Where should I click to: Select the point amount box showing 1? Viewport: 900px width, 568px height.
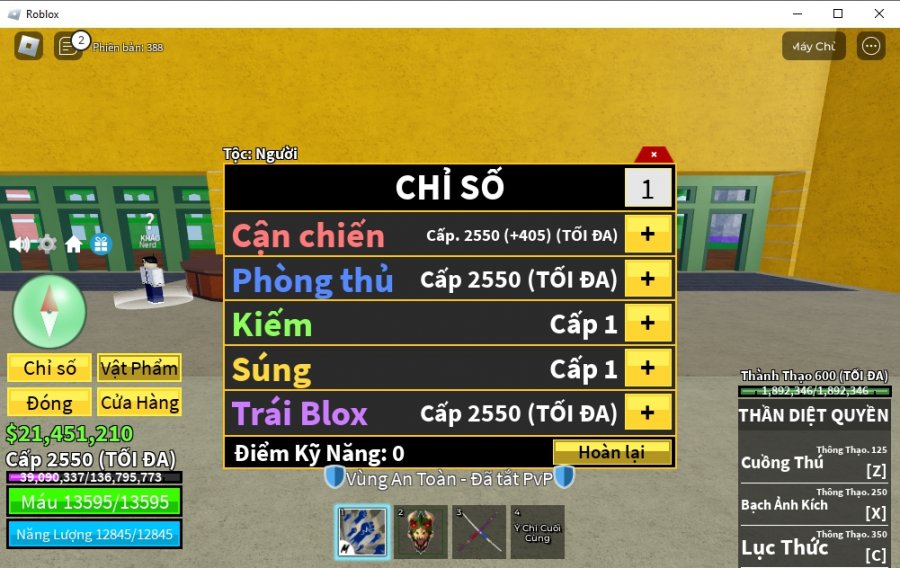pos(647,188)
